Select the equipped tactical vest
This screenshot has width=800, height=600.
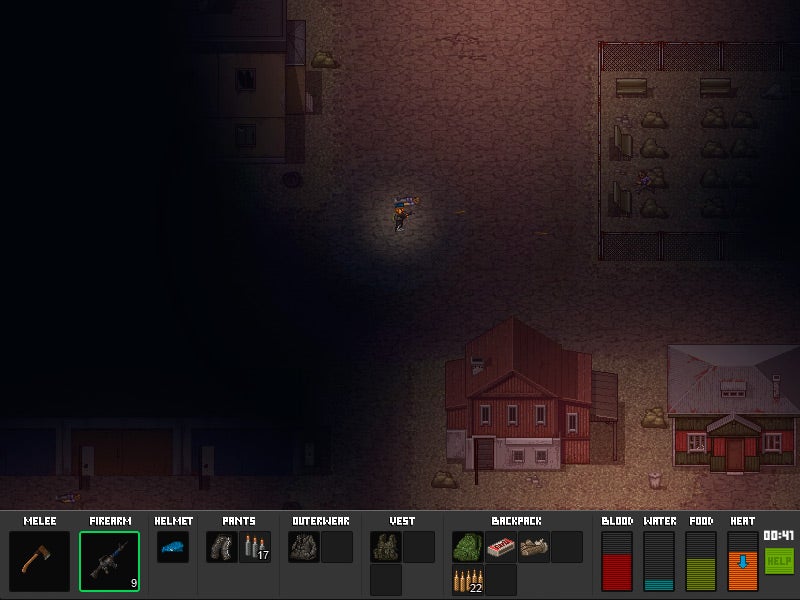click(x=386, y=547)
